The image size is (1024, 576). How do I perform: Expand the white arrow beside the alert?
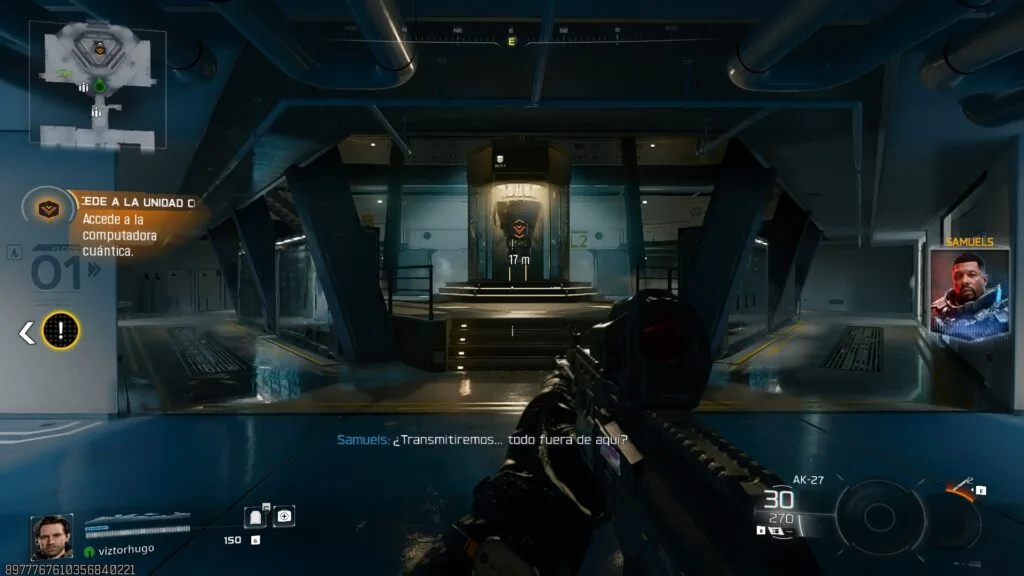click(x=27, y=332)
